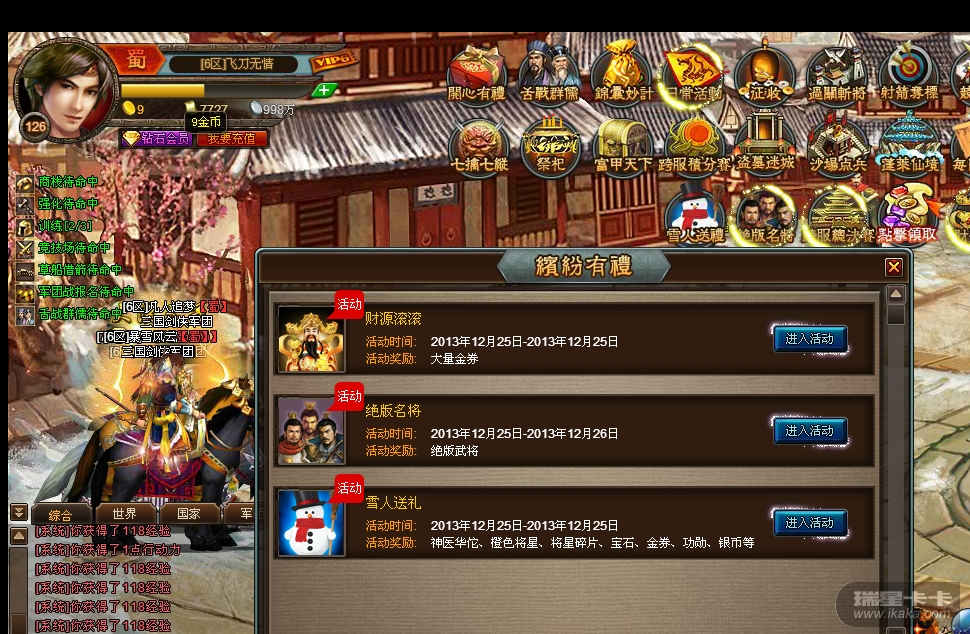Viewport: 970px width, 634px height.
Task: Open the 射箭奪標 archery target icon
Action: tap(909, 70)
